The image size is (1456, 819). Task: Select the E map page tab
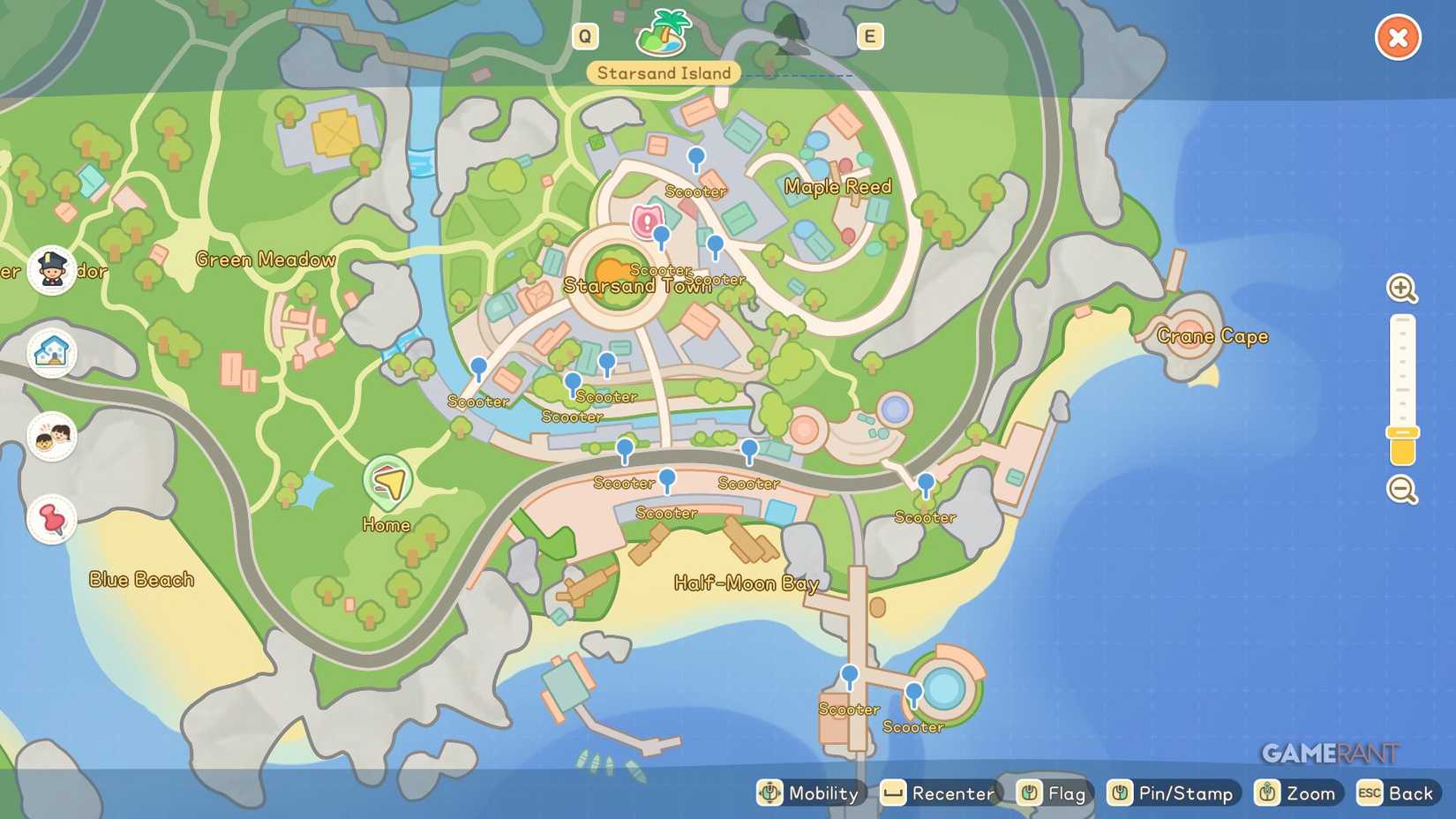click(870, 36)
